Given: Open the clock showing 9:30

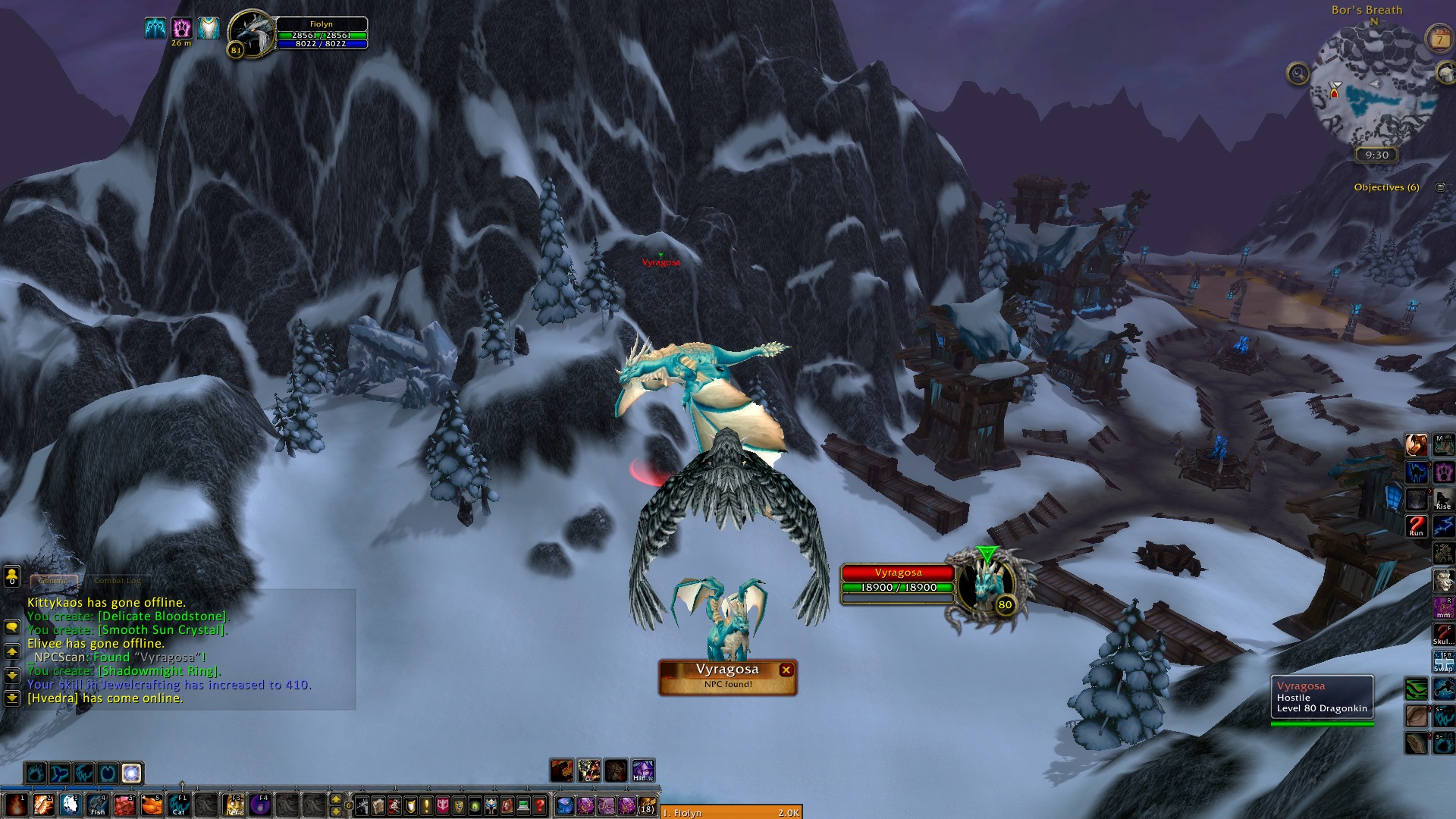Looking at the screenshot, I should pyautogui.click(x=1376, y=155).
